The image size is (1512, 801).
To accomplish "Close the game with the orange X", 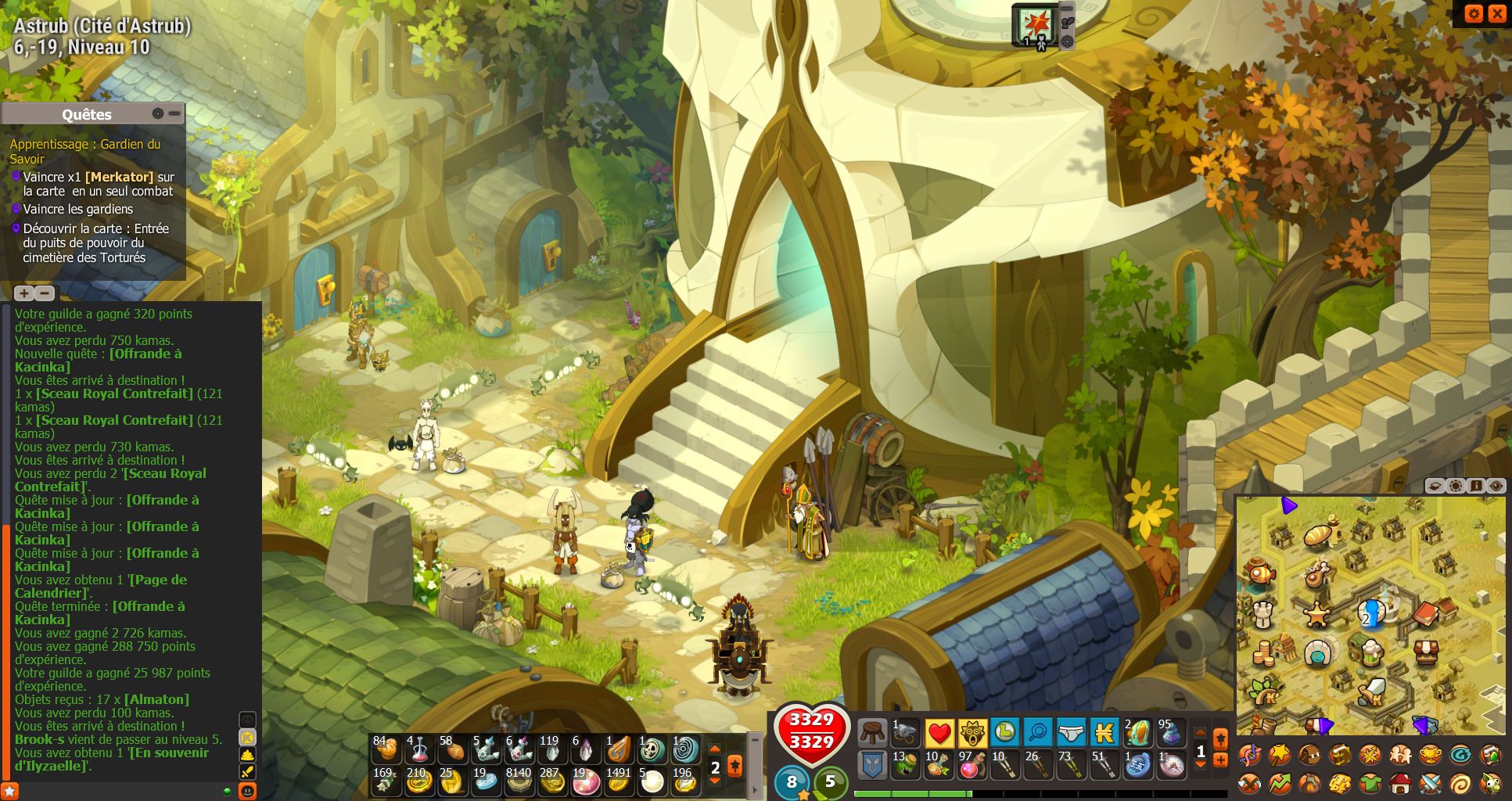I will tap(1497, 13).
